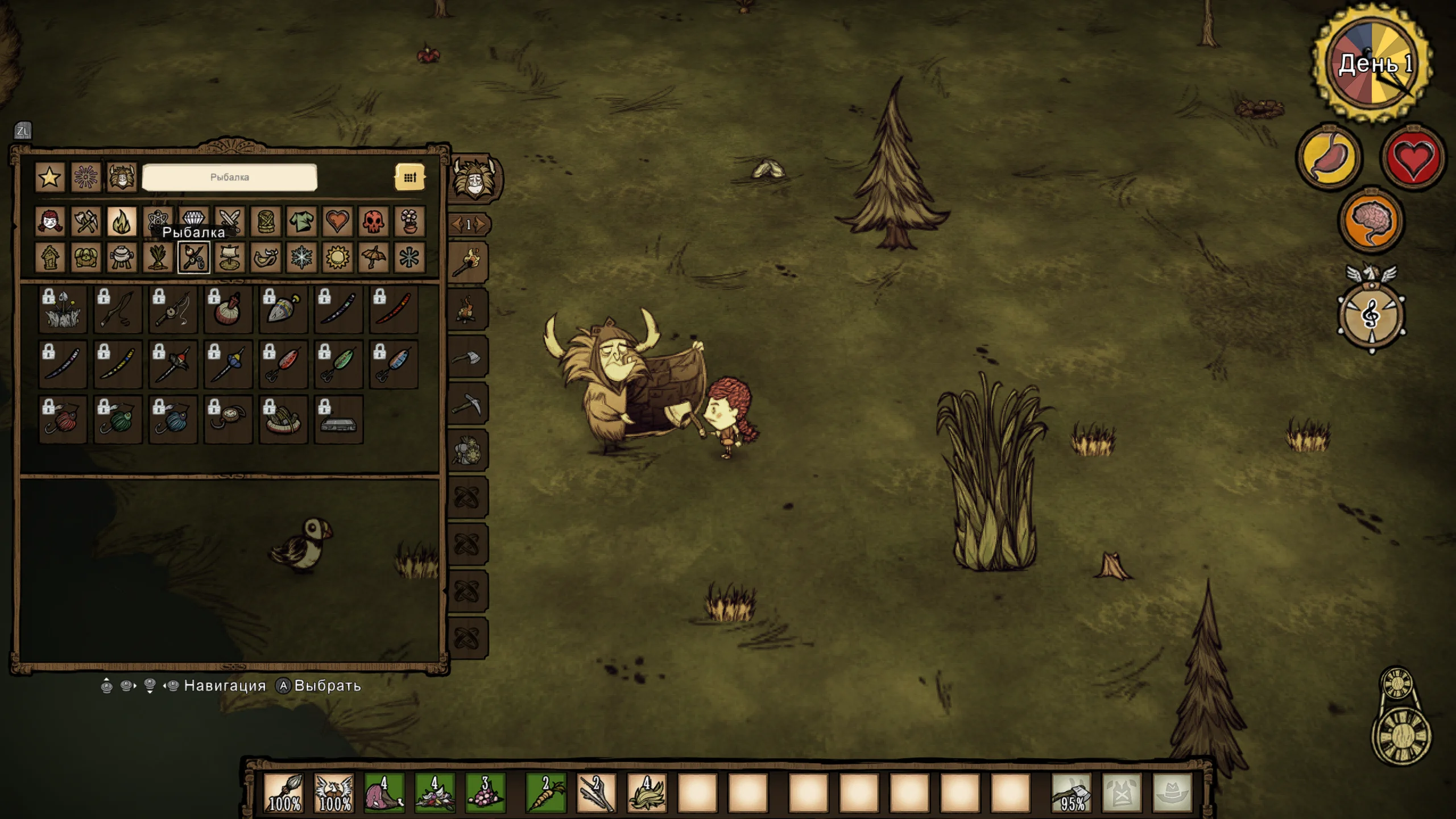Open the Favorites star filter

49,177
